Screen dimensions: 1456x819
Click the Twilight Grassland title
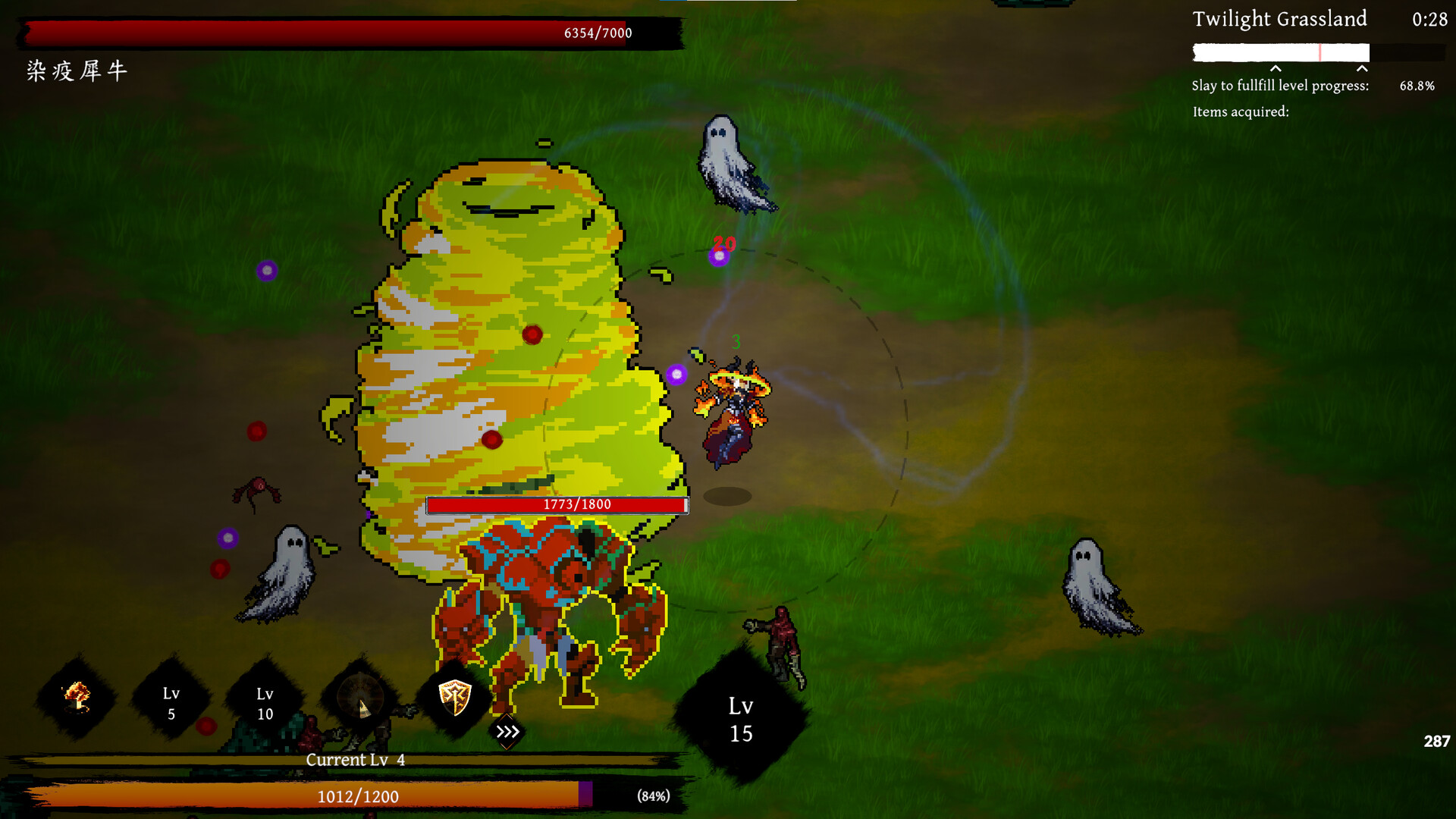1279,20
